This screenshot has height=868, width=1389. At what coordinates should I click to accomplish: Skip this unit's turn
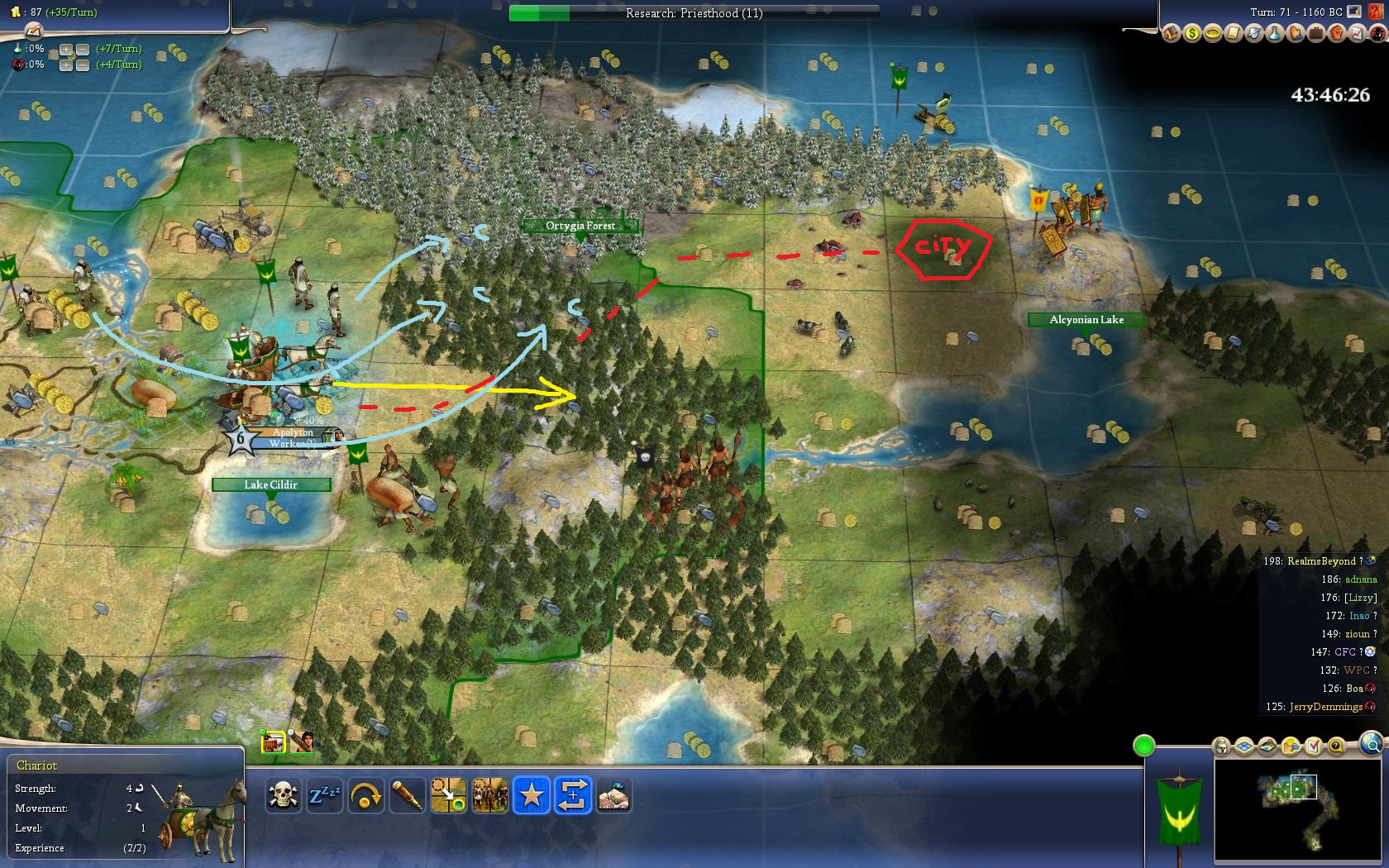tap(365, 796)
